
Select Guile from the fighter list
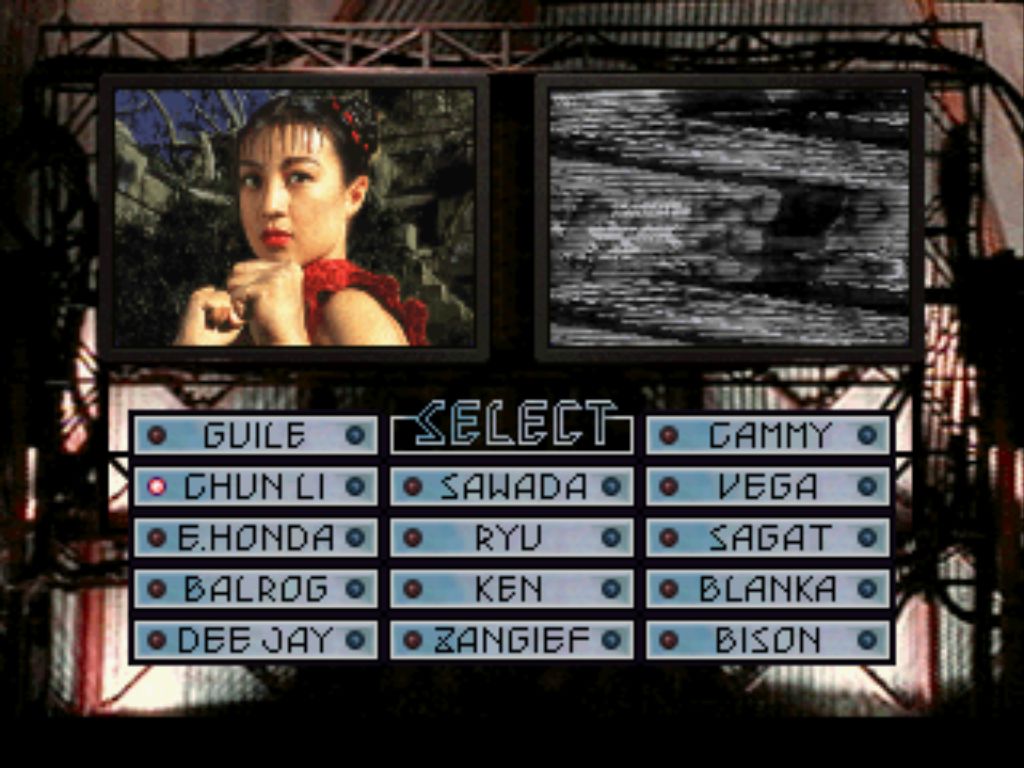[x=255, y=435]
